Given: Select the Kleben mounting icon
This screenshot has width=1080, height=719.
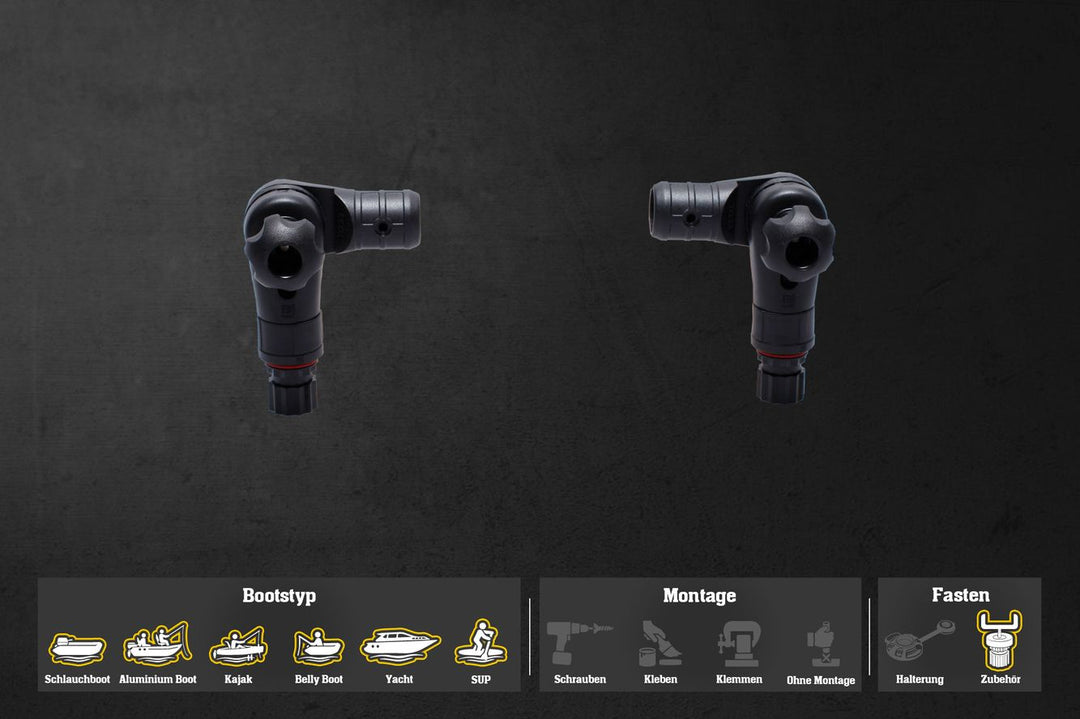Looking at the screenshot, I should click(660, 645).
